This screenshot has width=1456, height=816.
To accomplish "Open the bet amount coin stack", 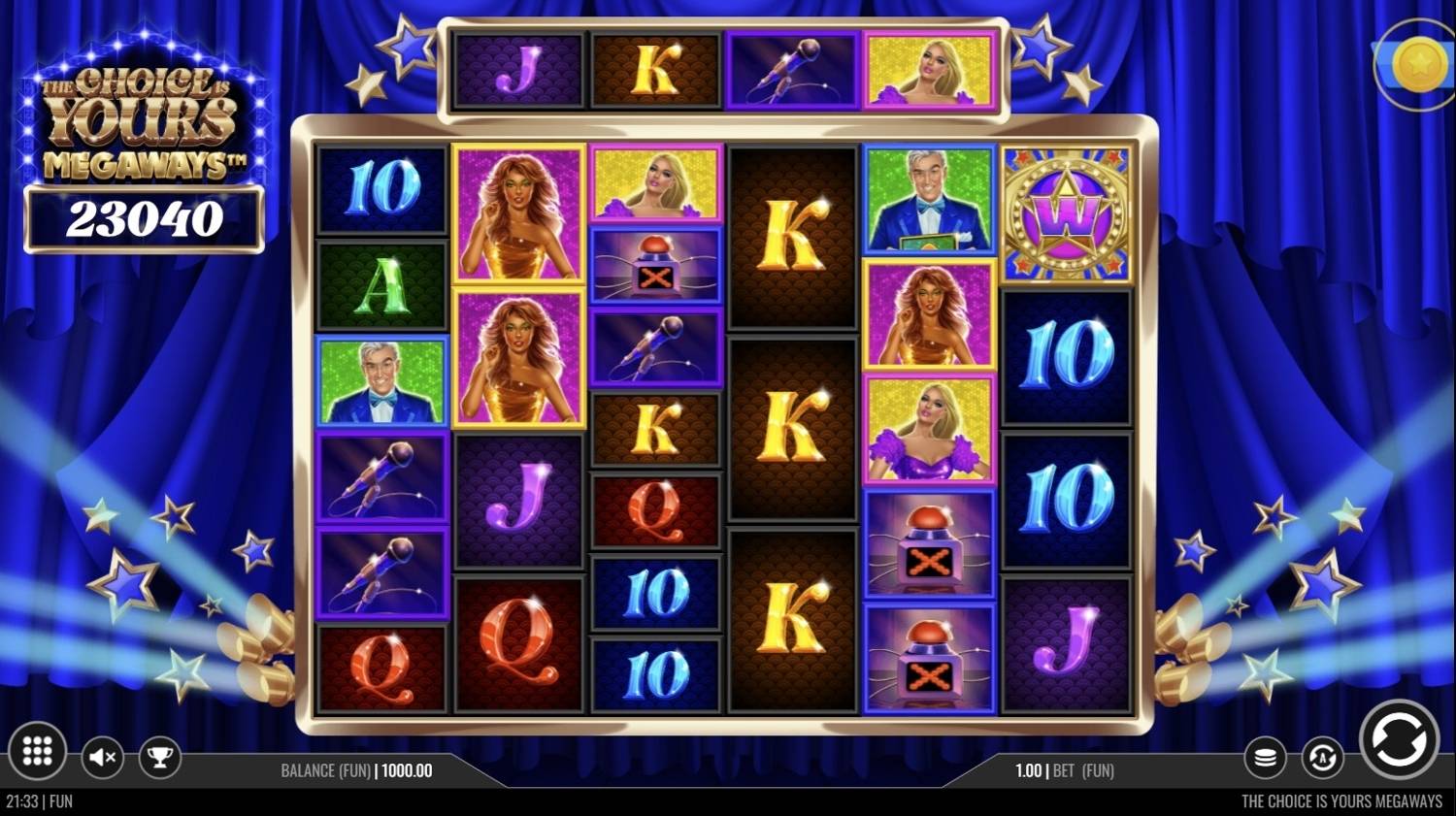I will 1265,758.
